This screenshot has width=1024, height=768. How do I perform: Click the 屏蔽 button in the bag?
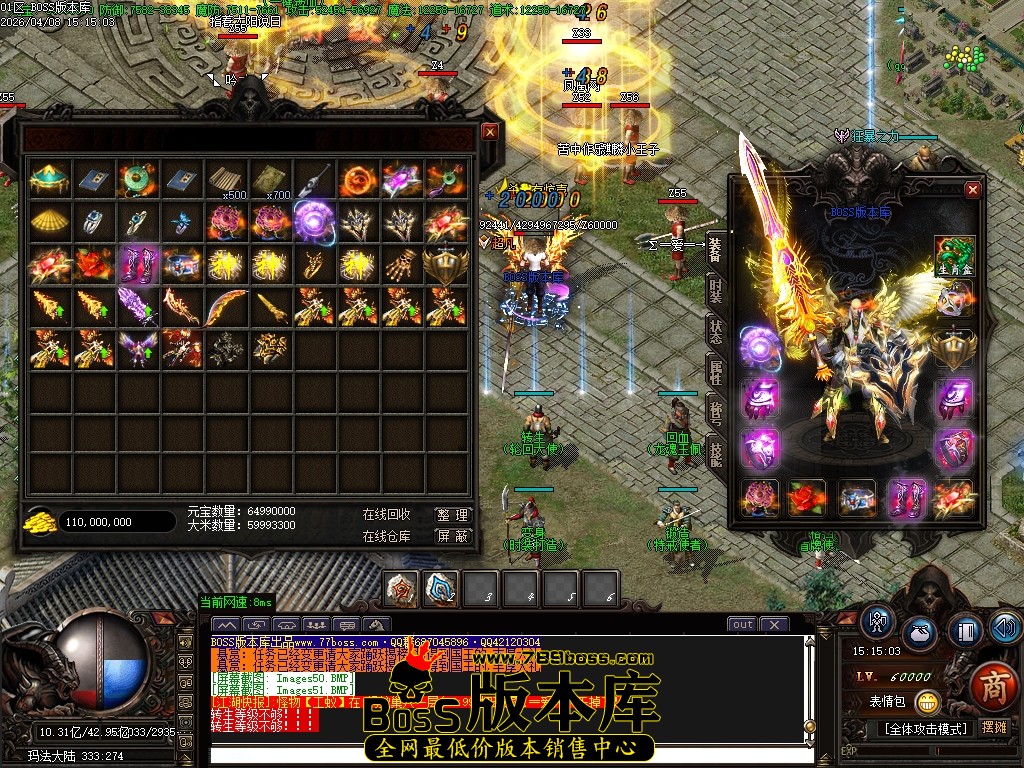pyautogui.click(x=452, y=536)
